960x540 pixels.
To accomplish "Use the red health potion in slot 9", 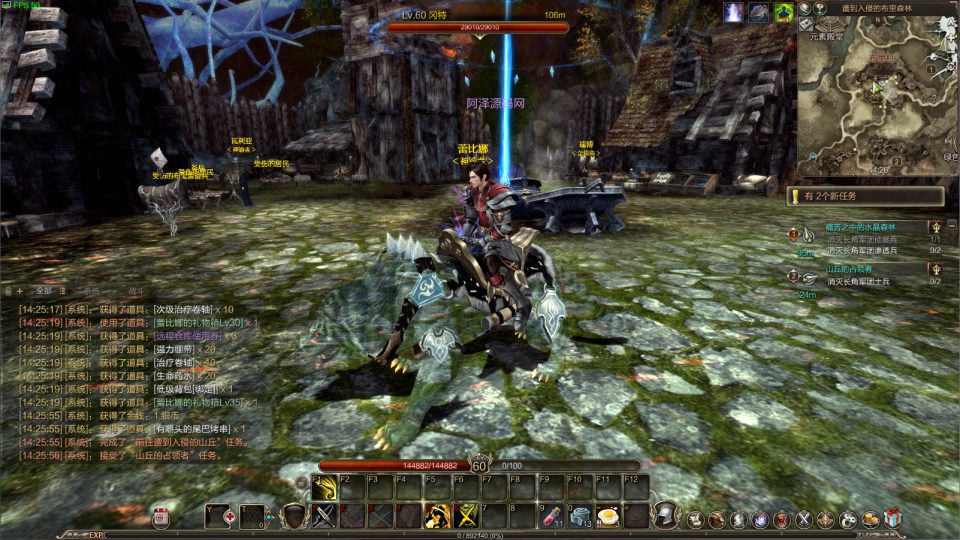I will [549, 516].
